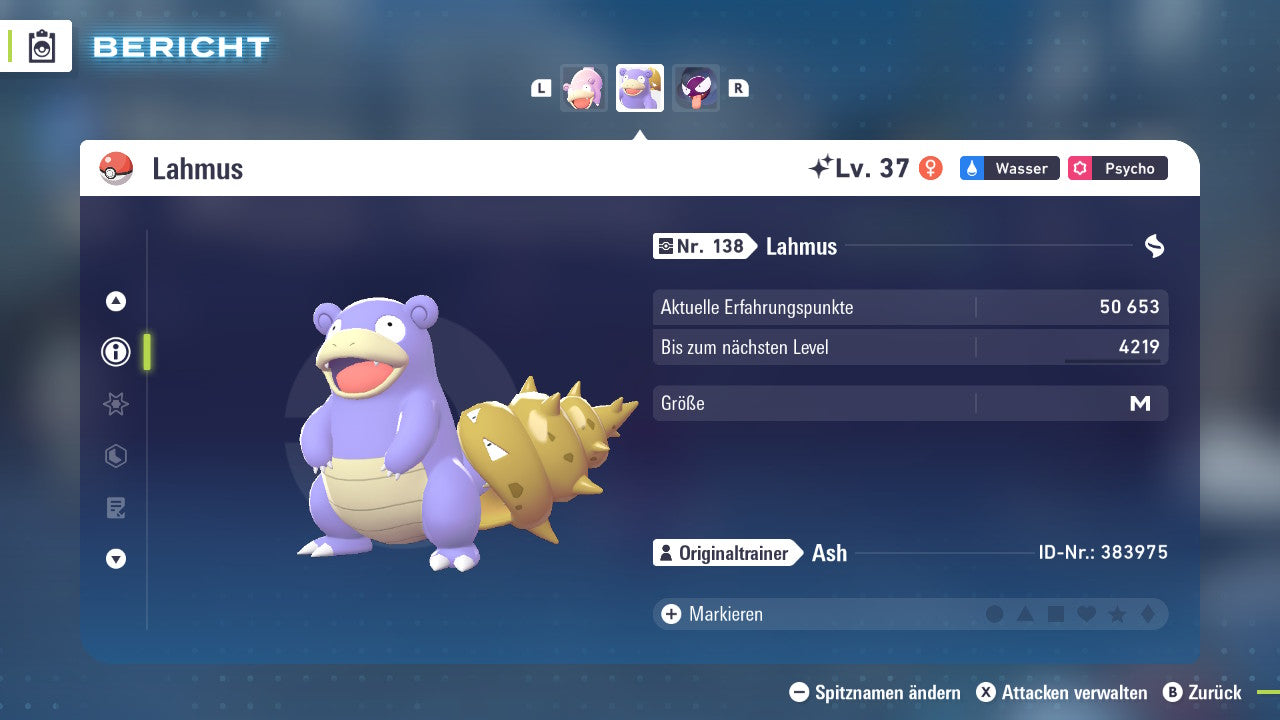Select the Tera Water symbol beside Nr. 138

click(x=1155, y=246)
